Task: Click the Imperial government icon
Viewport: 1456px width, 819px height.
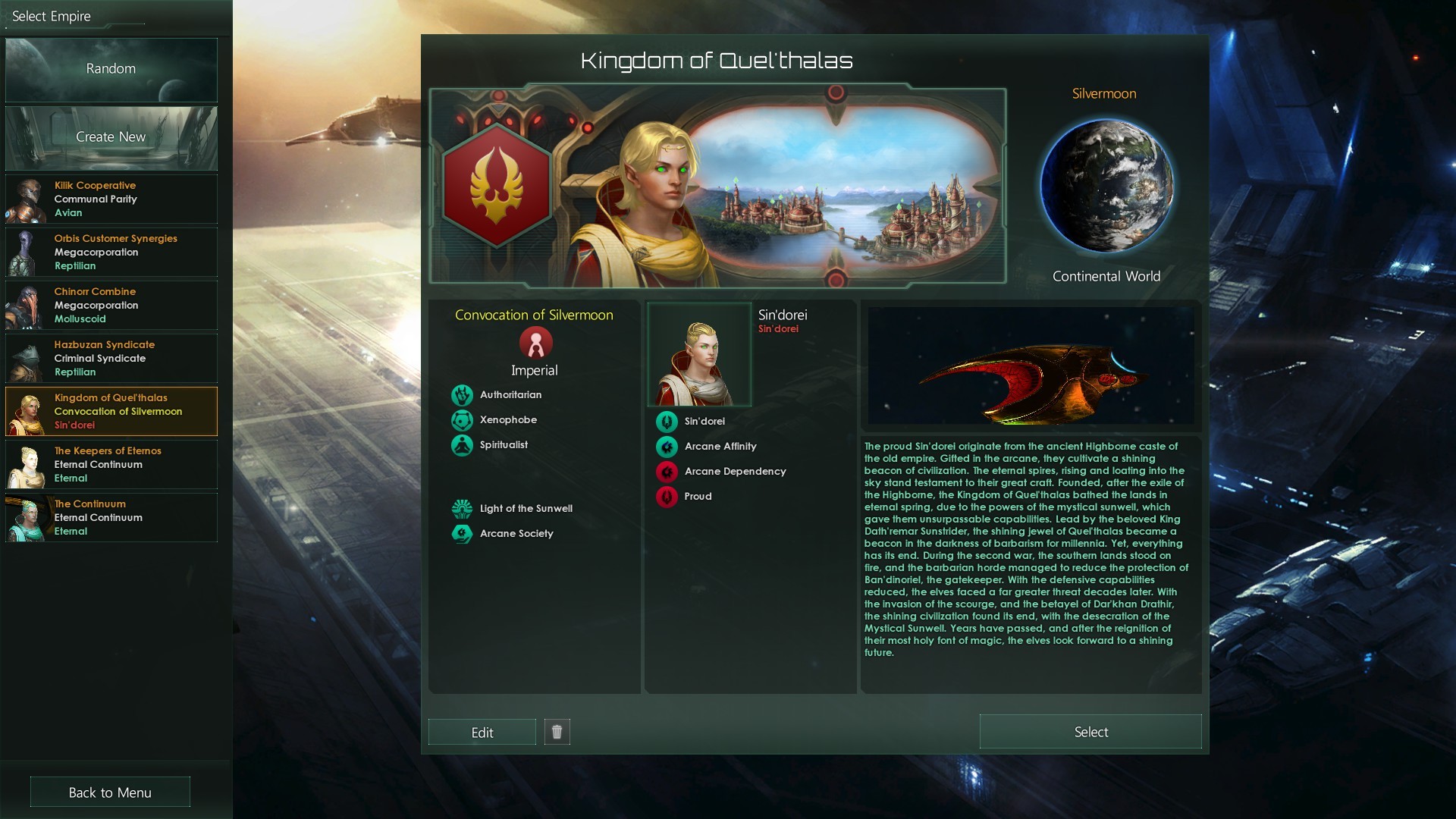Action: point(535,343)
